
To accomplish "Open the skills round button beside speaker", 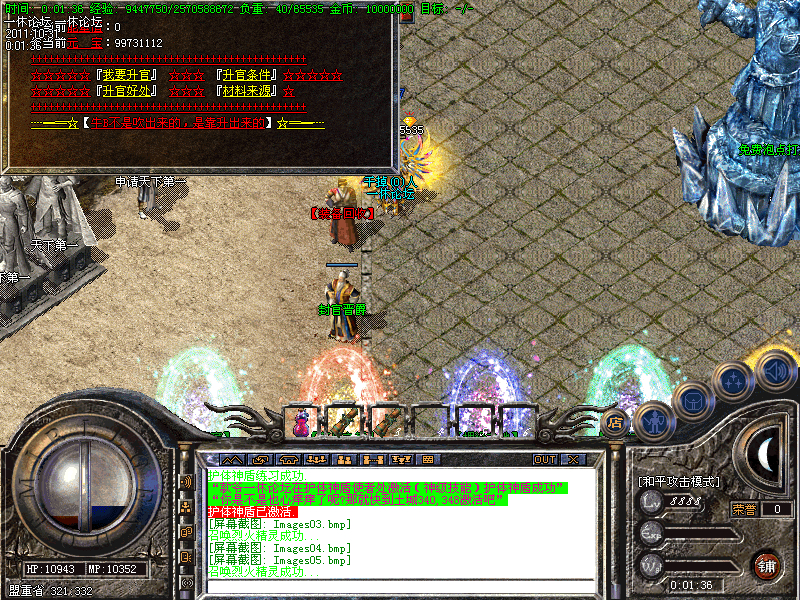I will click(x=732, y=382).
